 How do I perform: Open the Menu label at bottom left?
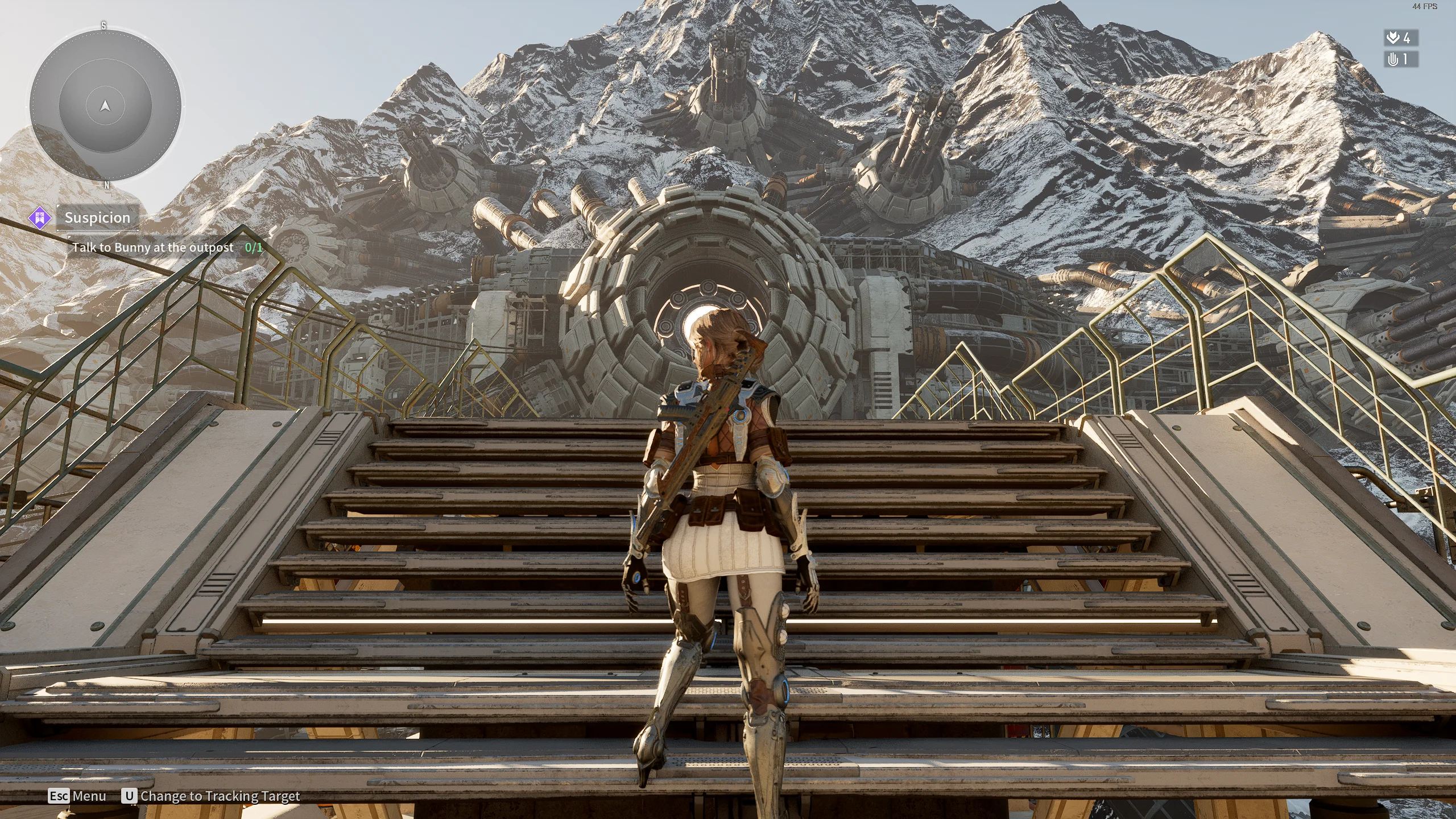click(x=89, y=796)
